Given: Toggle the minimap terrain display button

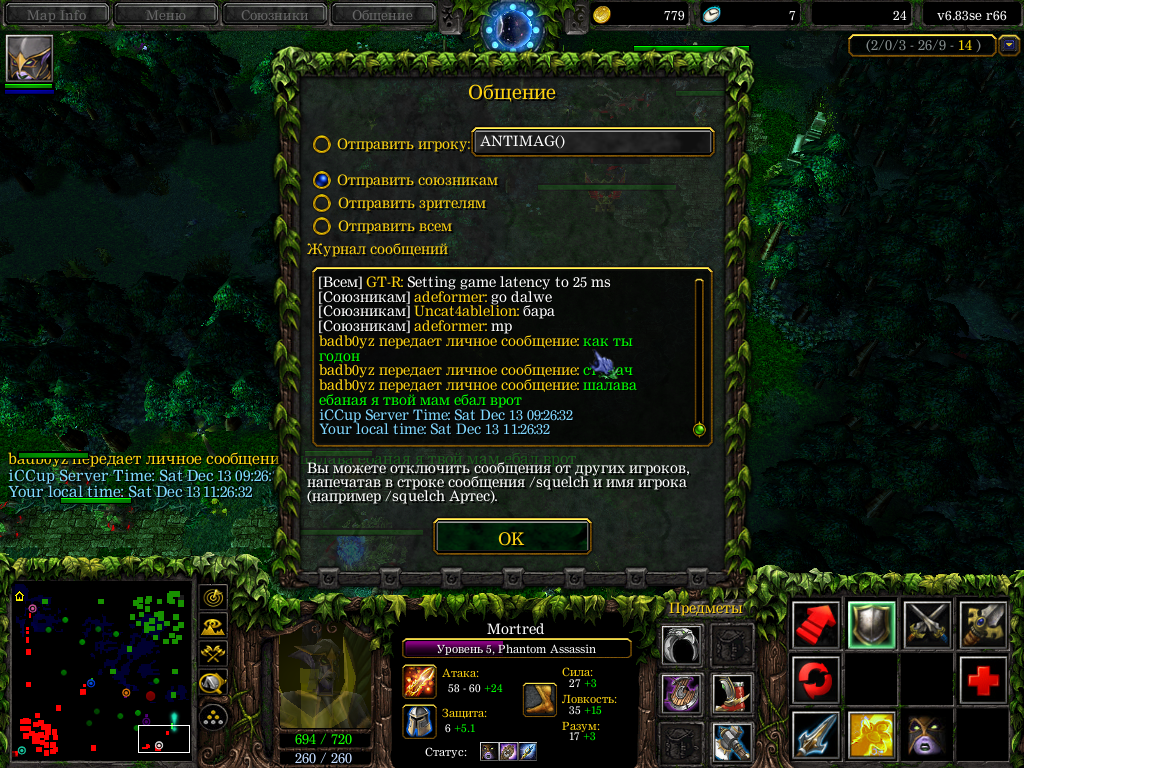Looking at the screenshot, I should pos(213,626).
